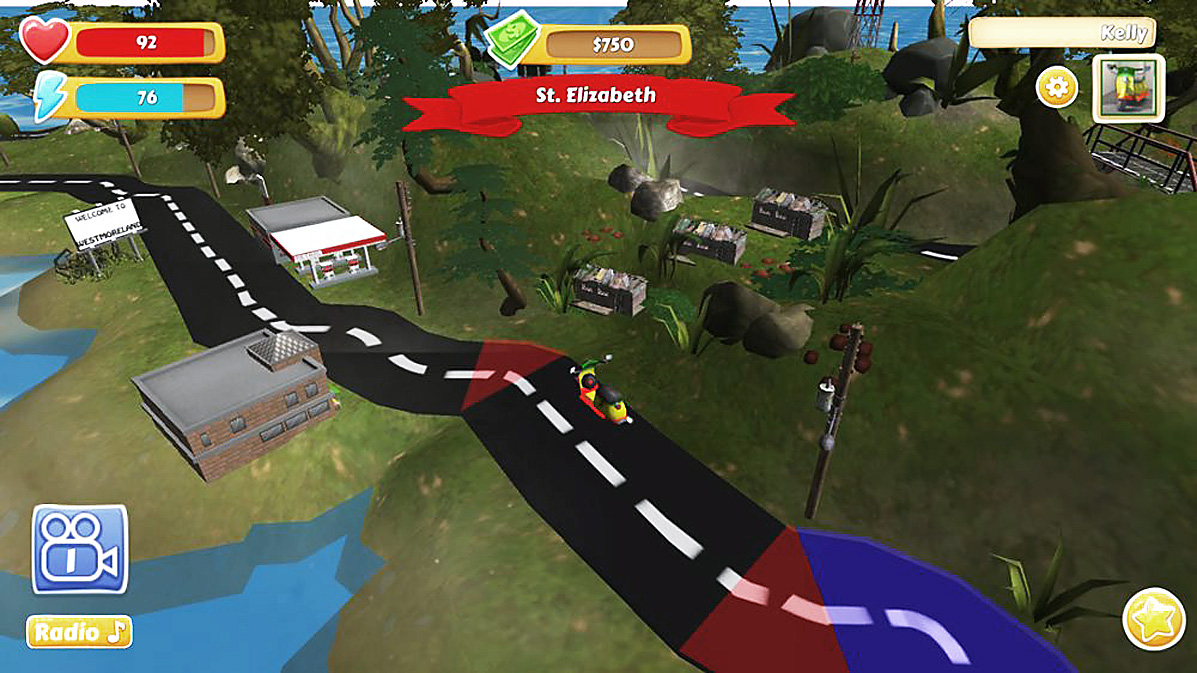Open the Radio music button
Viewport: 1197px width, 673px height.
[x=79, y=631]
